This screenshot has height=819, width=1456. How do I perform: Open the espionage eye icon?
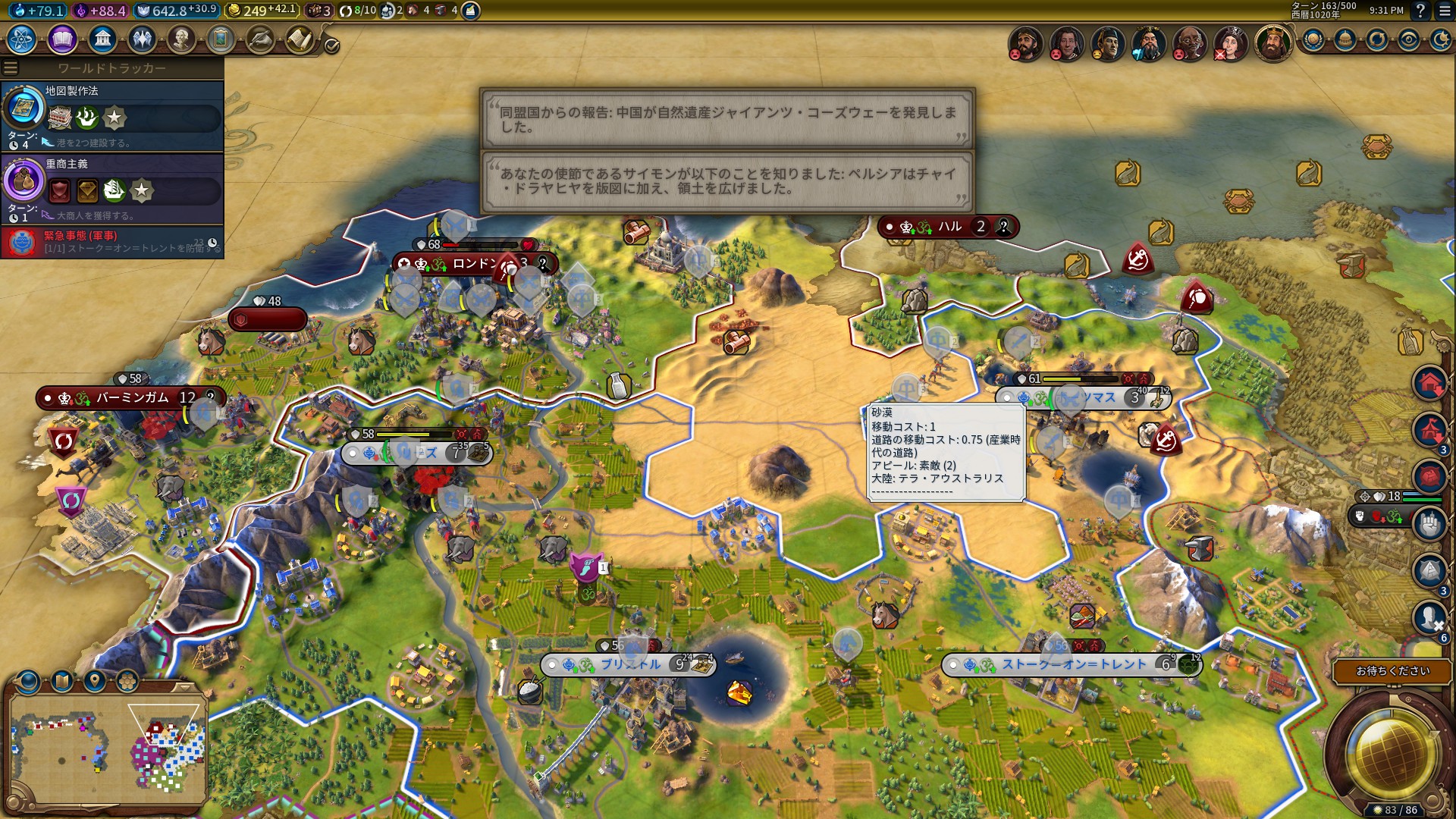pyautogui.click(x=1409, y=39)
